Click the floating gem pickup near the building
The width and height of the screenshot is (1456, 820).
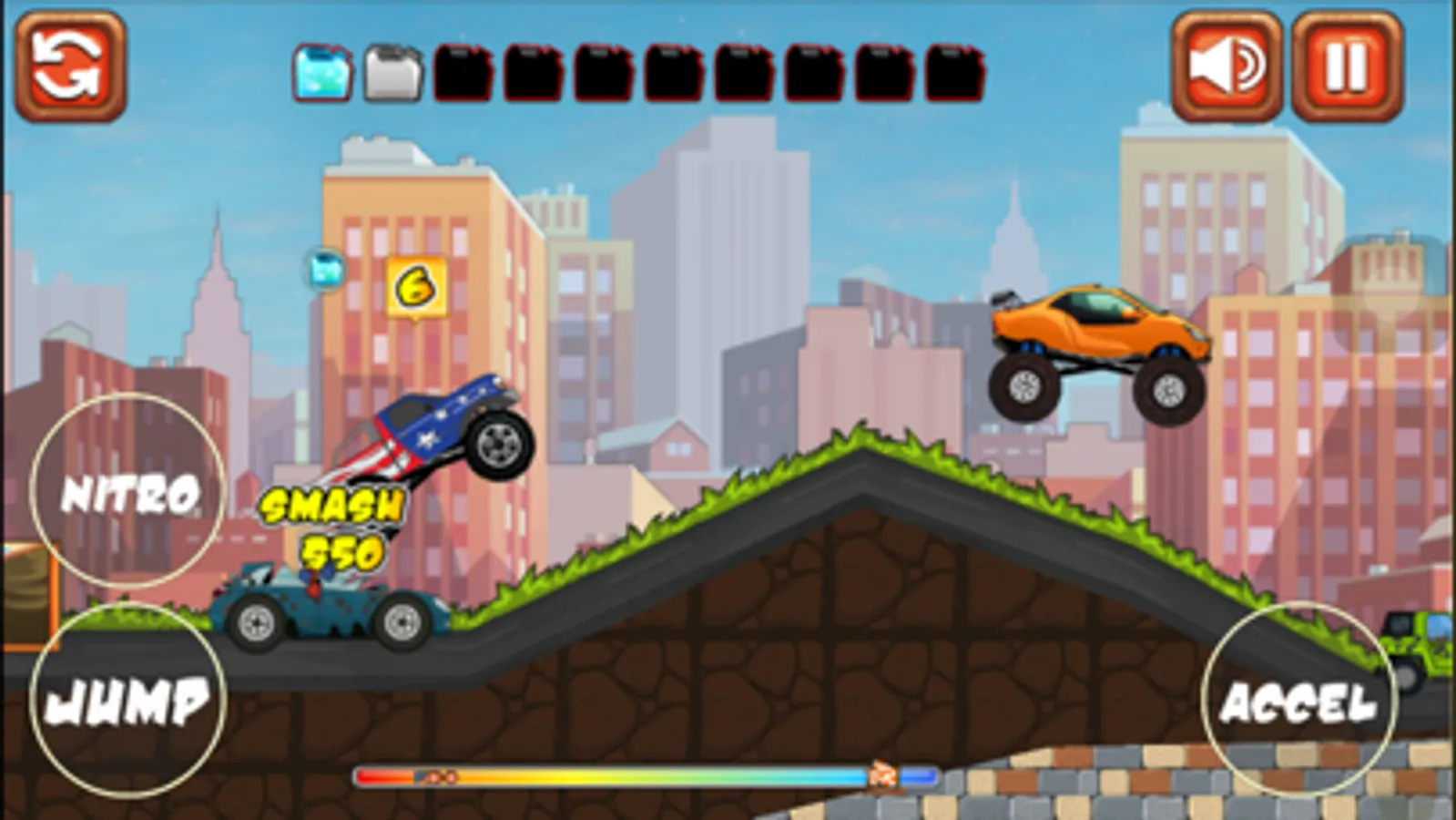323,272
